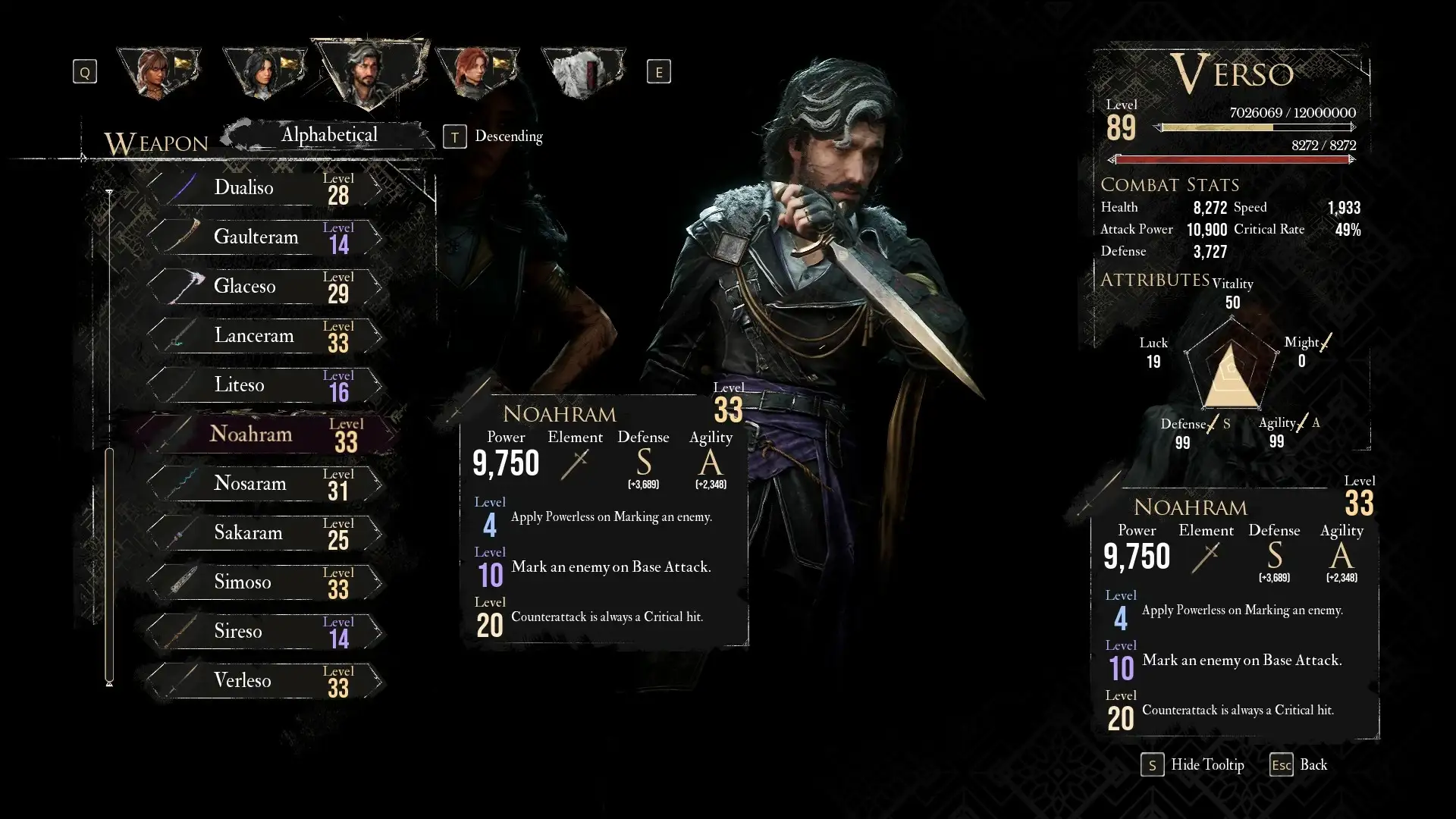
Task: Switch to the brown-haired woman's portrait
Action: (x=158, y=73)
